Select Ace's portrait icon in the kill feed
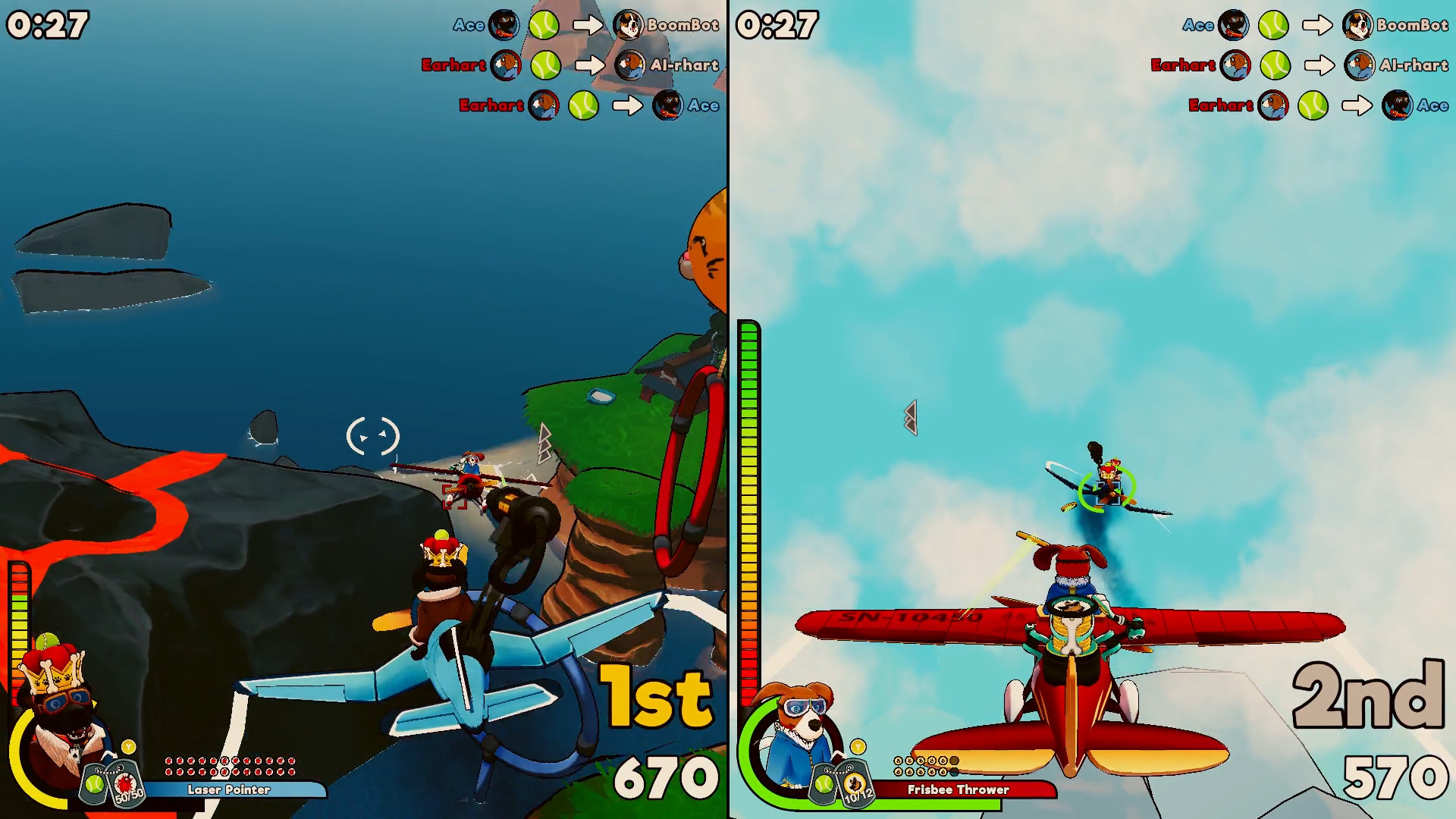Viewport: 1456px width, 819px height. 504,25
